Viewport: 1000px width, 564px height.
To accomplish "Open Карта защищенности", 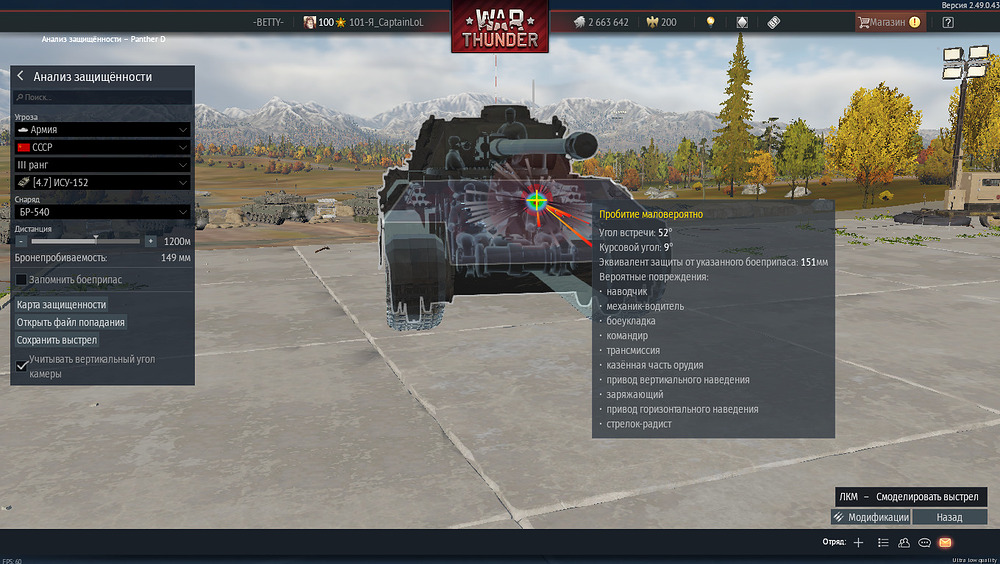I will [x=62, y=305].
